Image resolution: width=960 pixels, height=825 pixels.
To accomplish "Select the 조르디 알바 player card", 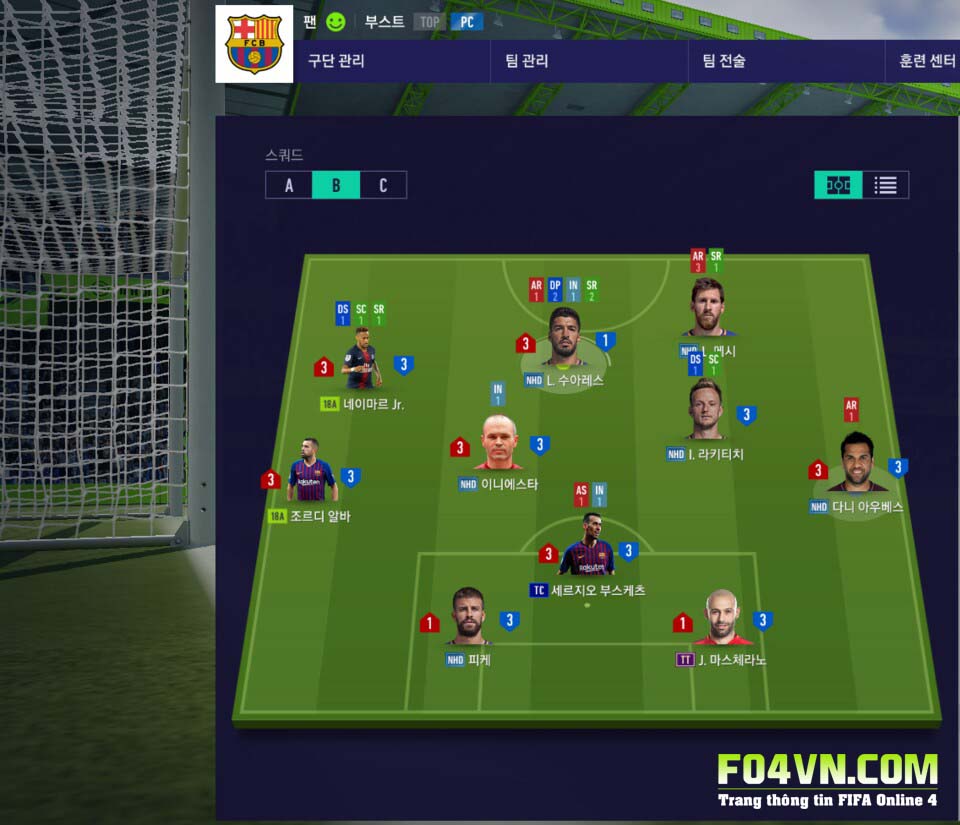I will pyautogui.click(x=310, y=478).
